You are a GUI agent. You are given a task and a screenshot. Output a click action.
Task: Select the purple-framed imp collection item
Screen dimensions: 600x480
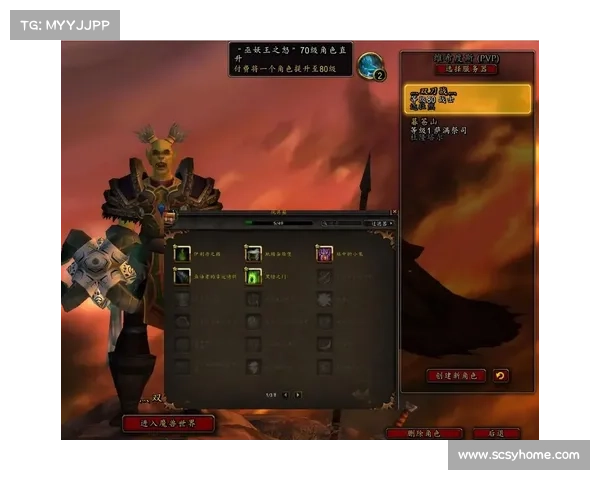pyautogui.click(x=324, y=254)
